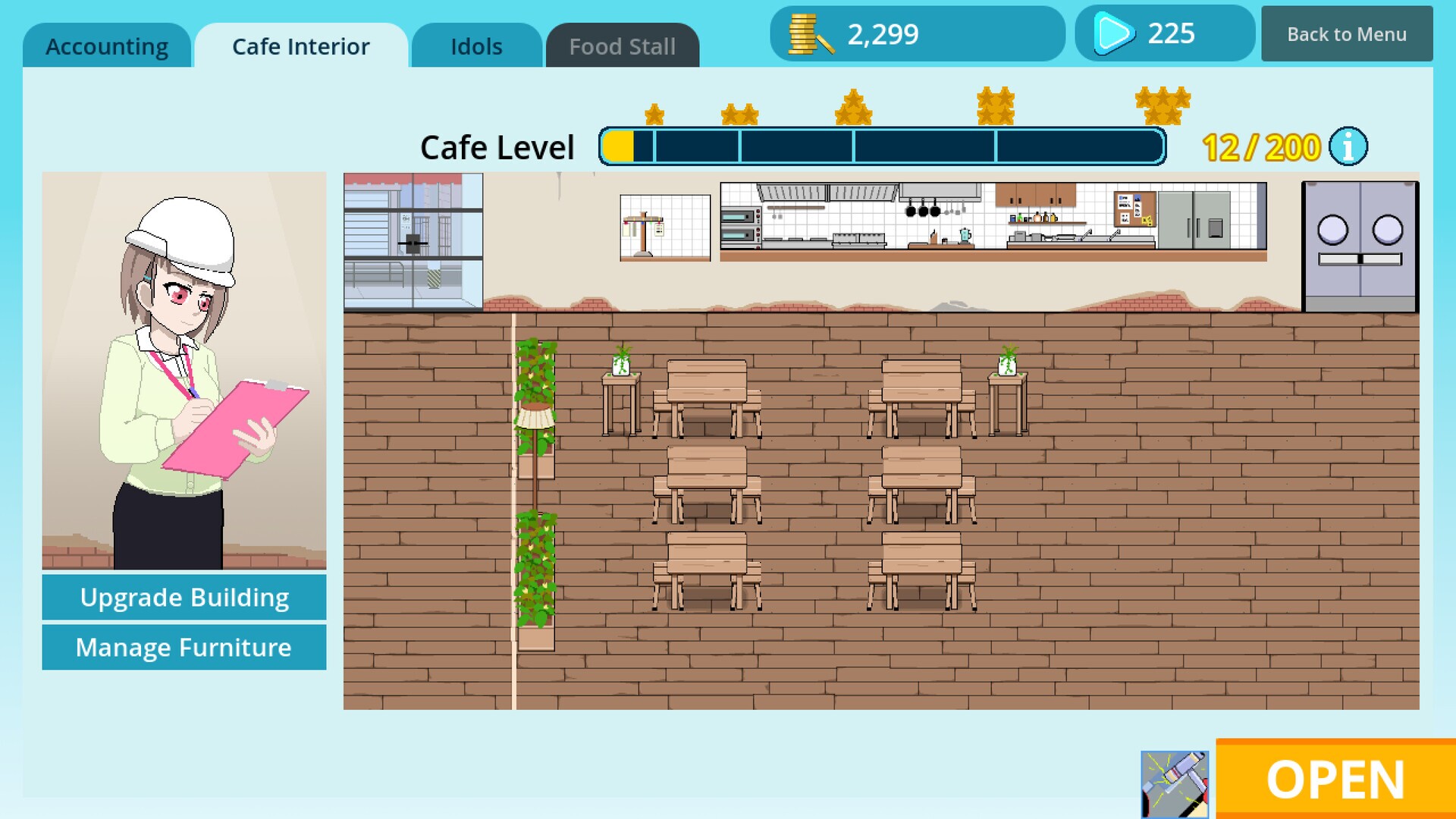Click the single star above the level bar
The height and width of the screenshot is (819, 1456).
[655, 114]
